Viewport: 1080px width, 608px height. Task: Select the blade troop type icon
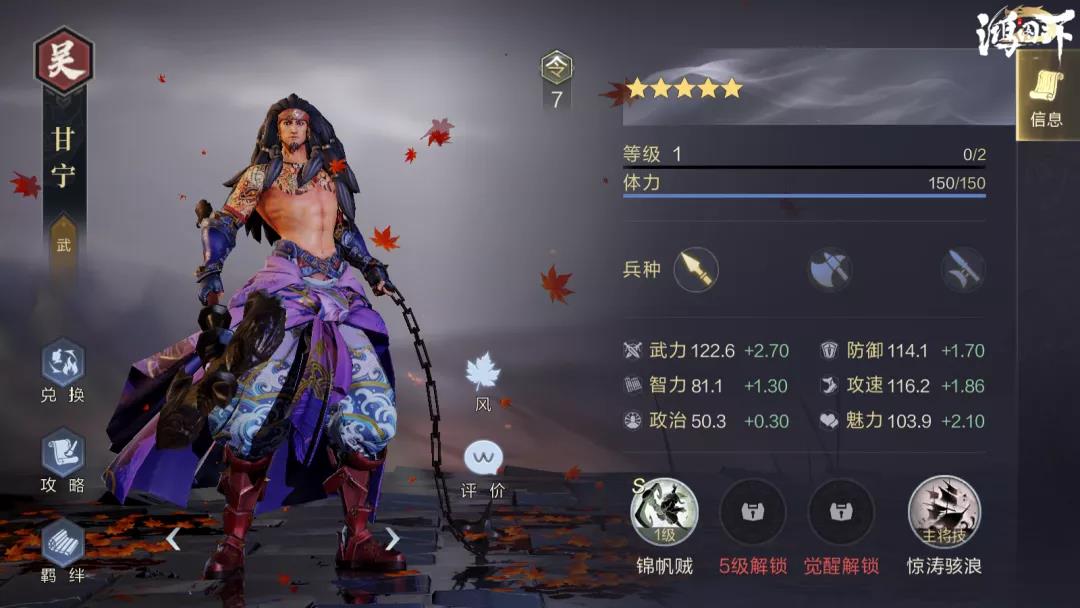pos(963,269)
